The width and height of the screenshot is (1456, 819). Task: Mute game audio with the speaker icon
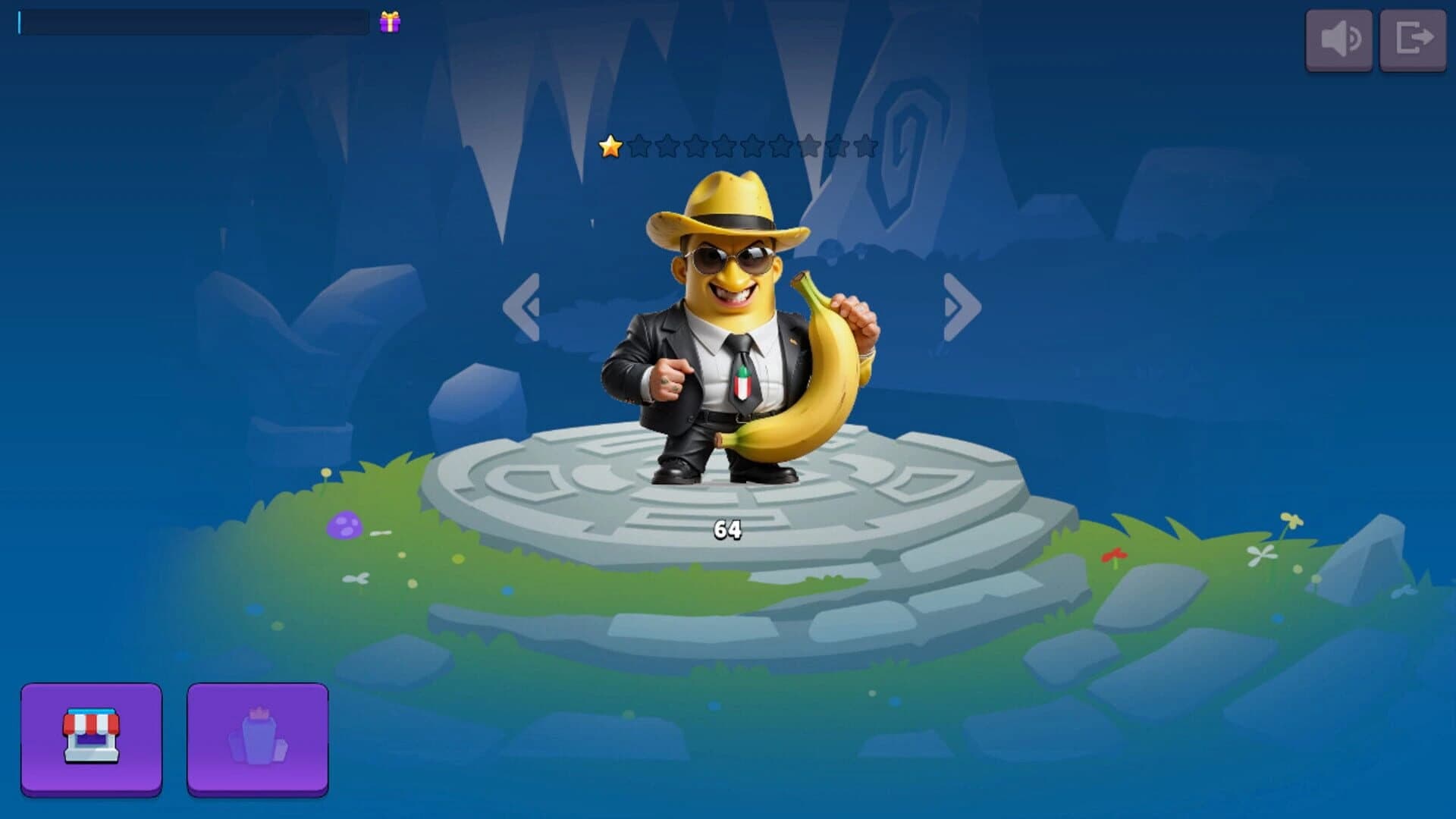click(x=1339, y=40)
